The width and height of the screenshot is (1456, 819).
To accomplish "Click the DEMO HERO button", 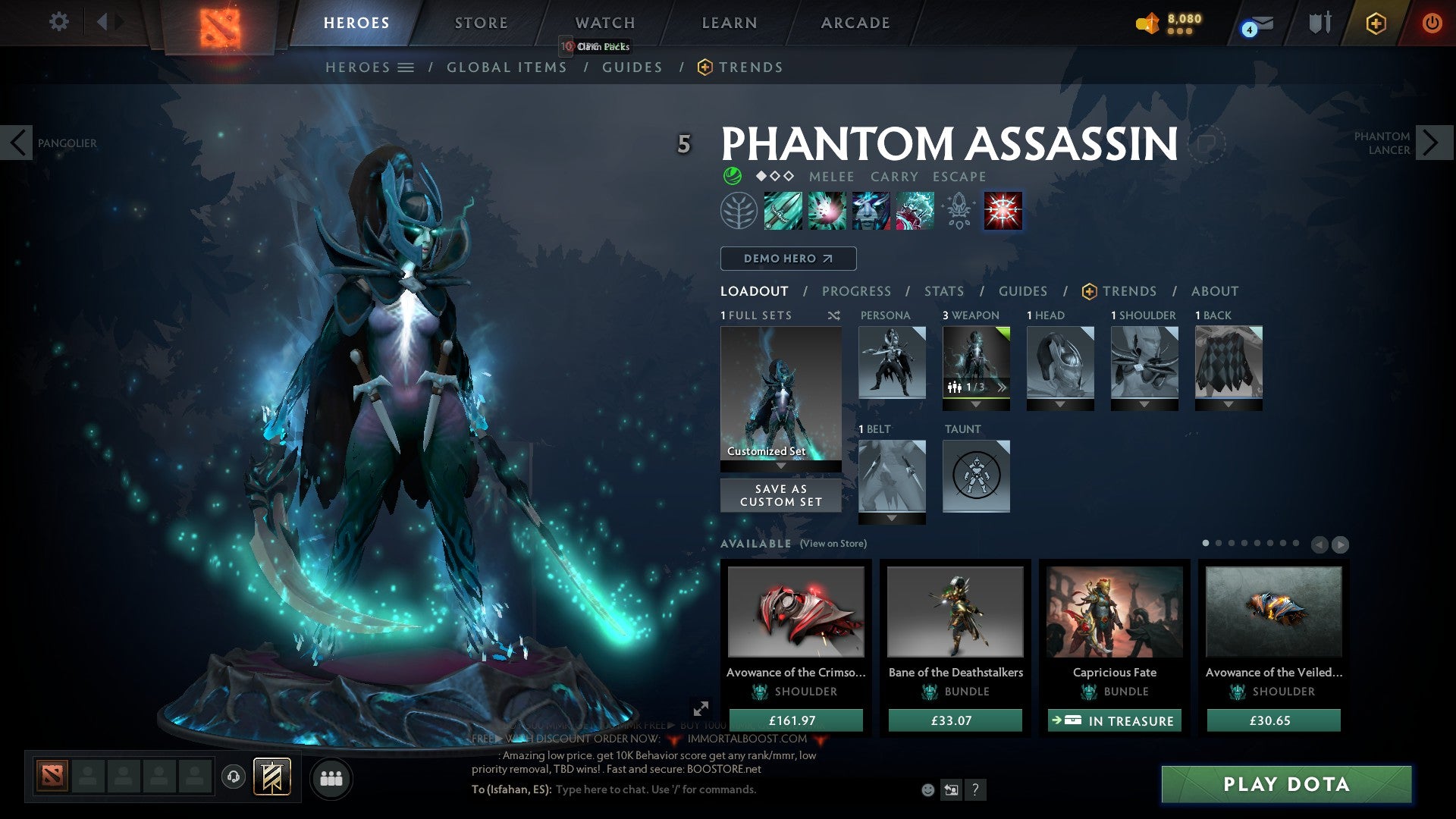I will click(x=787, y=259).
